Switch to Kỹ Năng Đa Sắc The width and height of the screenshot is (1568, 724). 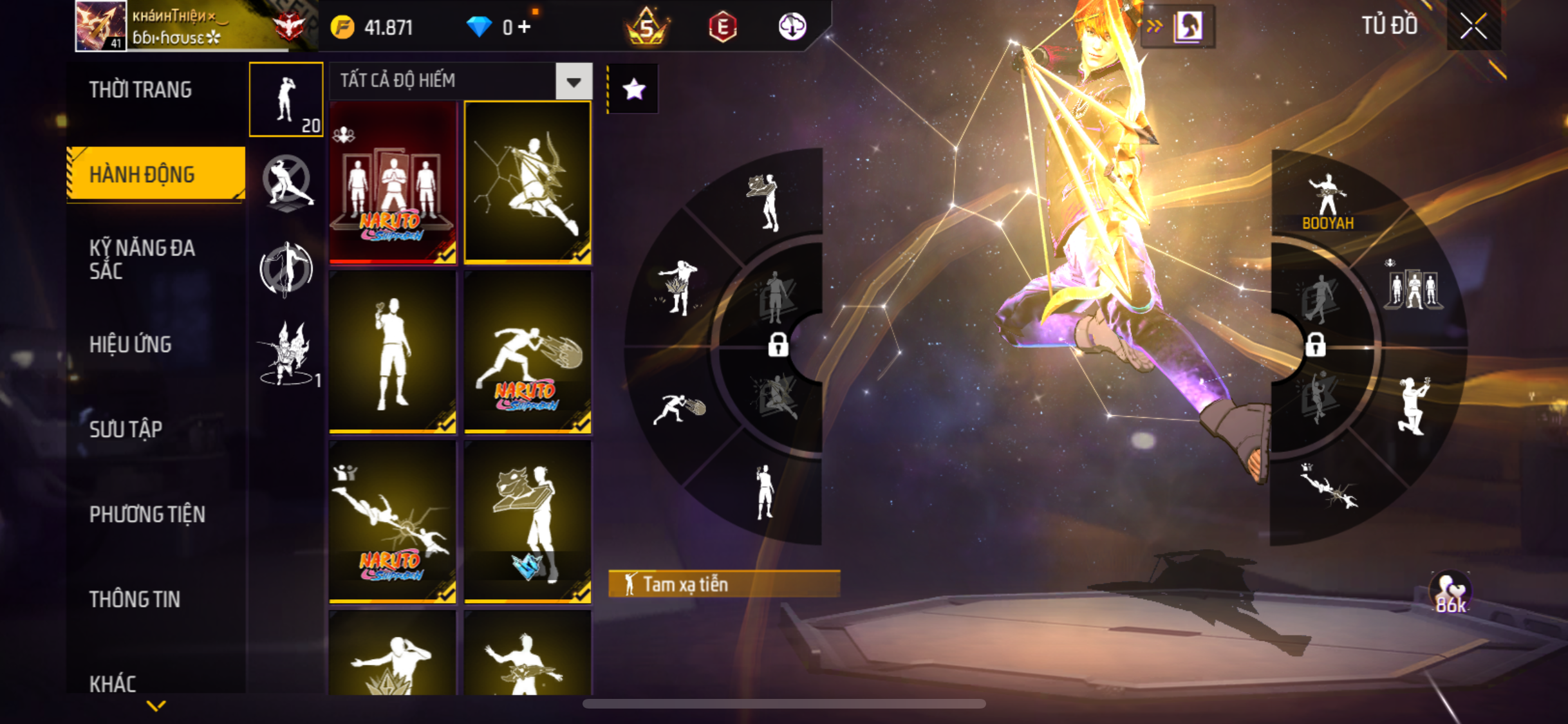tap(142, 259)
